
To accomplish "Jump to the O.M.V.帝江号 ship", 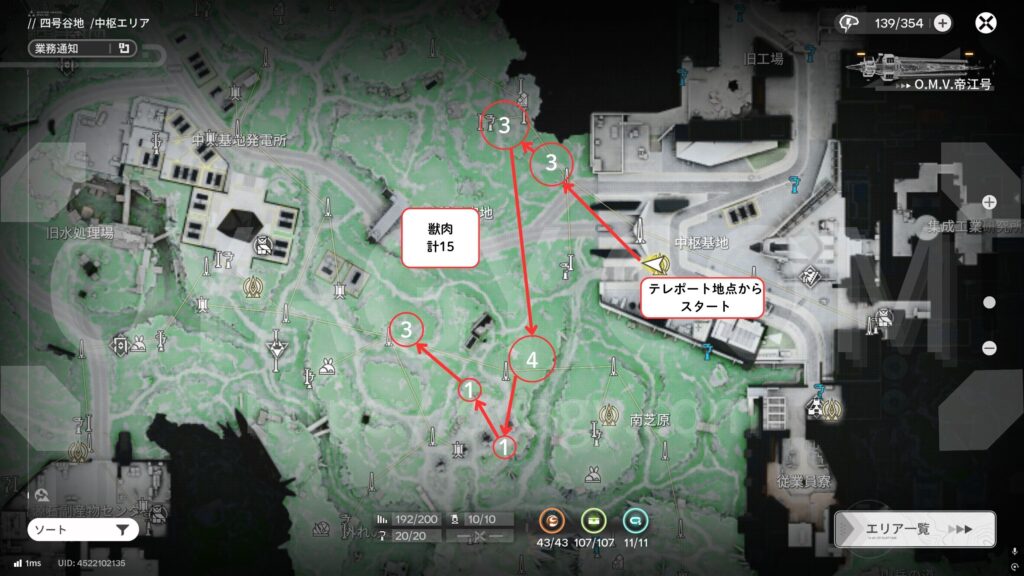I will click(920, 68).
